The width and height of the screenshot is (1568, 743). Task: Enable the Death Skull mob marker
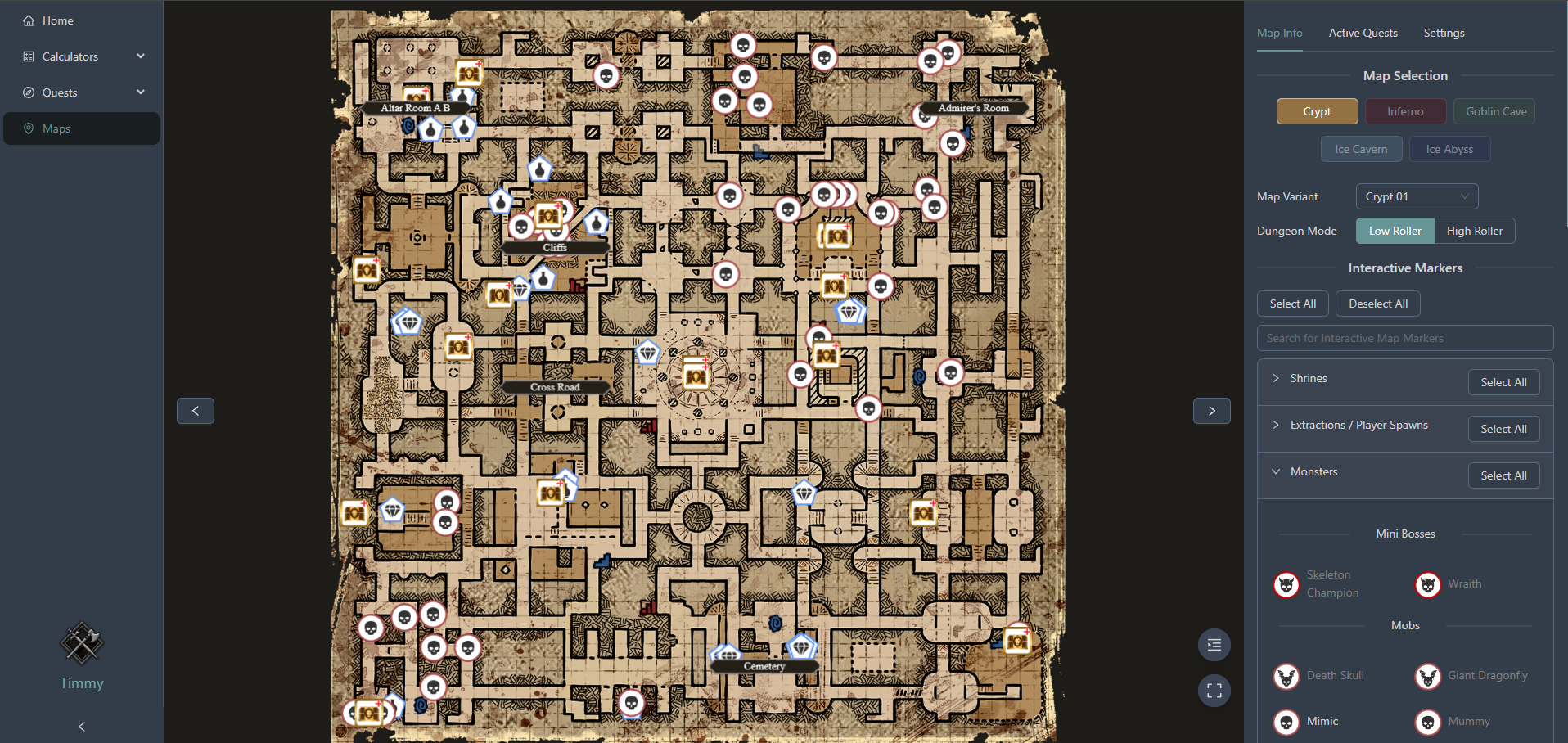pos(1286,676)
